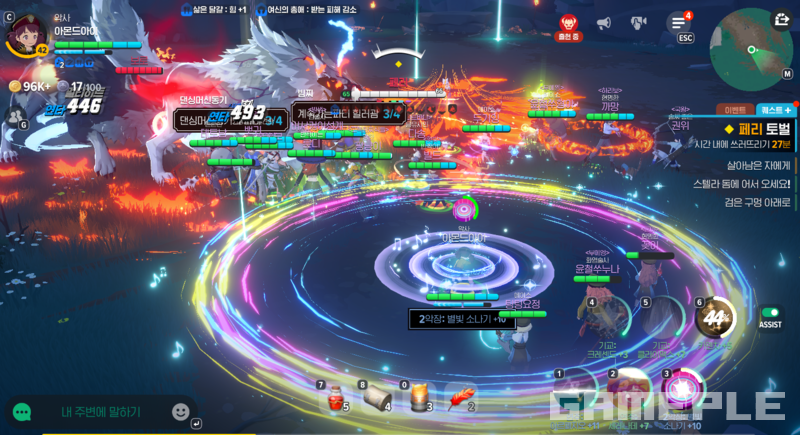Screen dimensions: 800x435
Task: Open the red demon boss icon
Action: tap(568, 23)
